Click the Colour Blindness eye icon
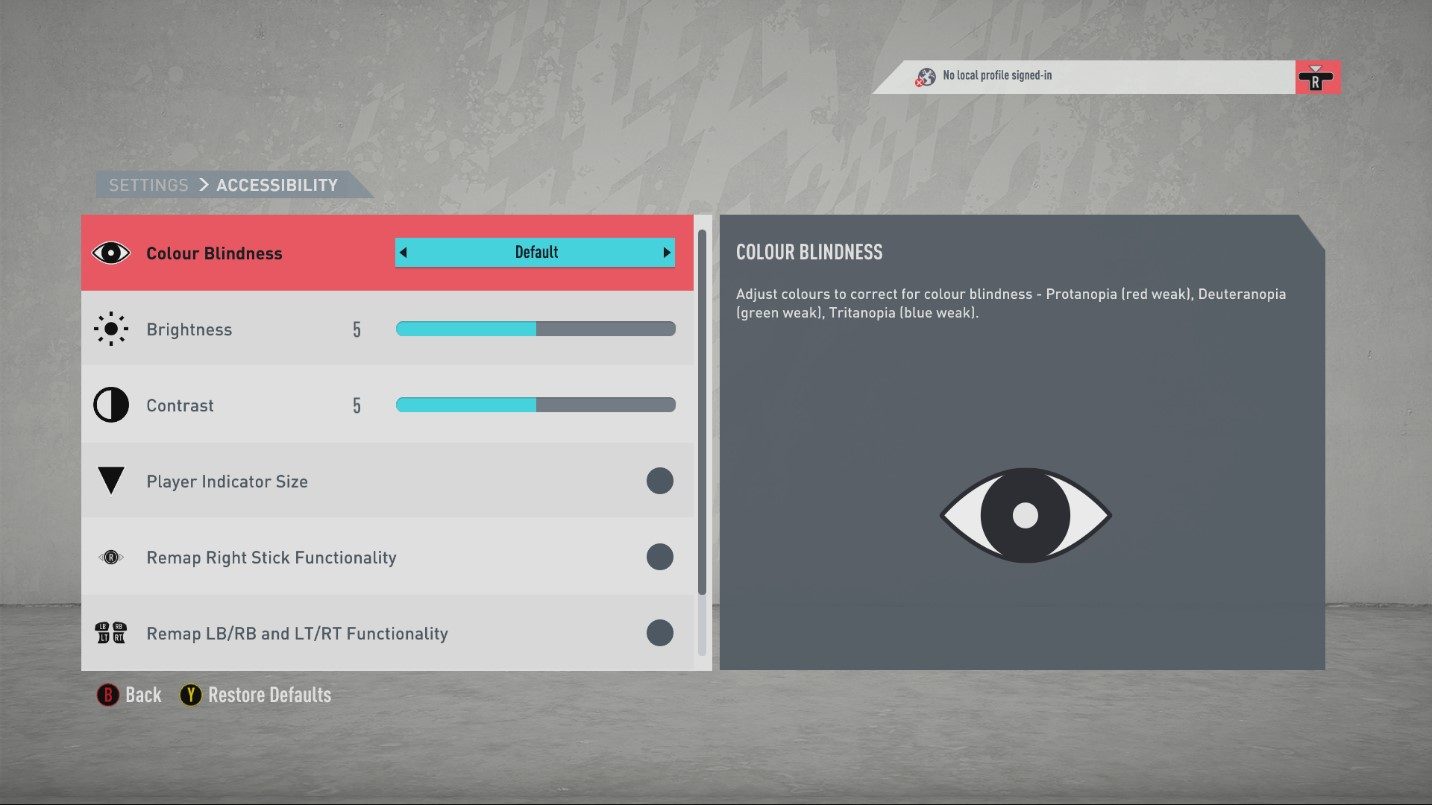Screen dimensions: 1432x805 [110, 252]
